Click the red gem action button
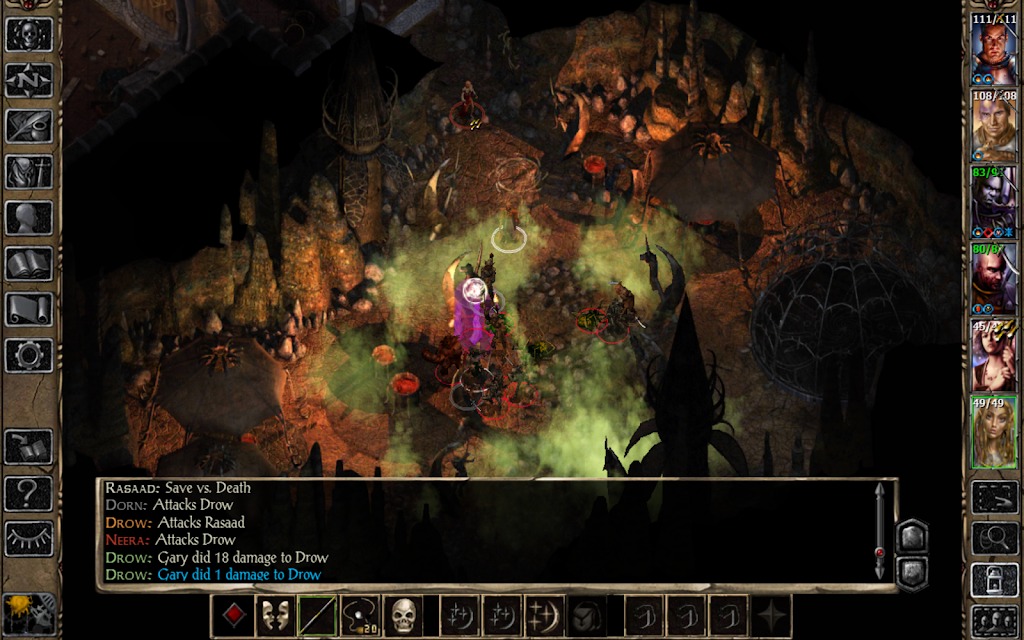The height and width of the screenshot is (640, 1024). pos(232,615)
